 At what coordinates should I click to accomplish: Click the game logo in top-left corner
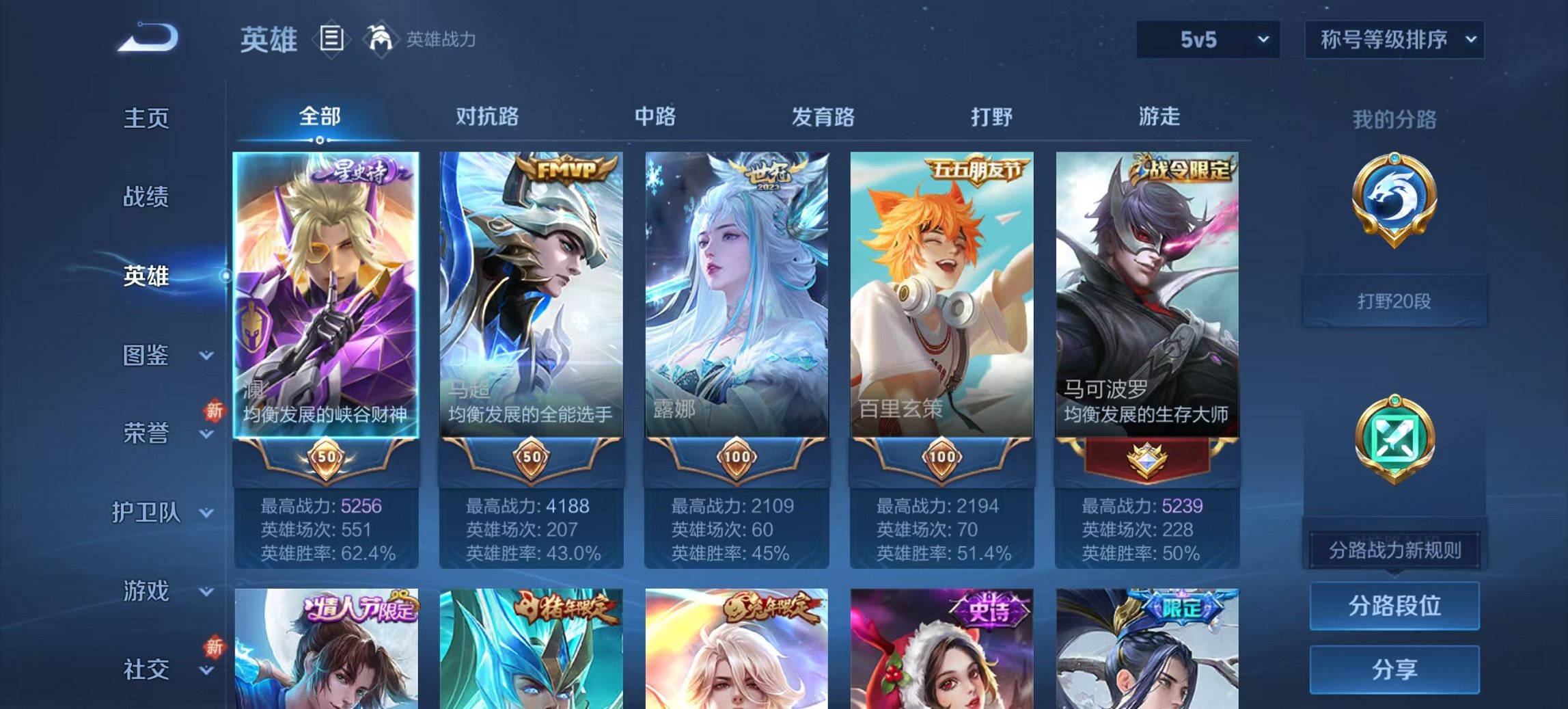point(147,36)
